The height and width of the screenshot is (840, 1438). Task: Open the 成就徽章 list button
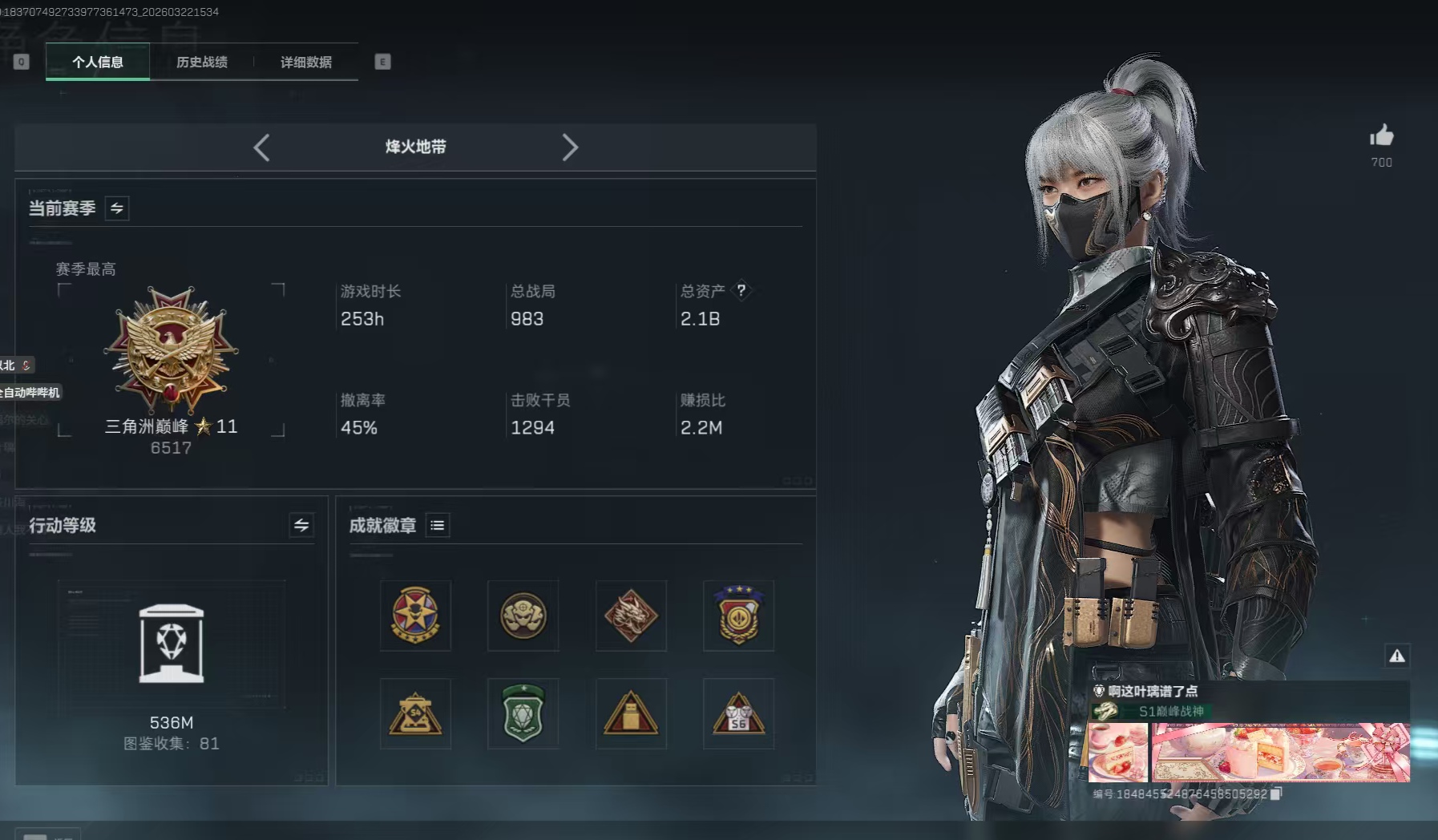[x=438, y=525]
